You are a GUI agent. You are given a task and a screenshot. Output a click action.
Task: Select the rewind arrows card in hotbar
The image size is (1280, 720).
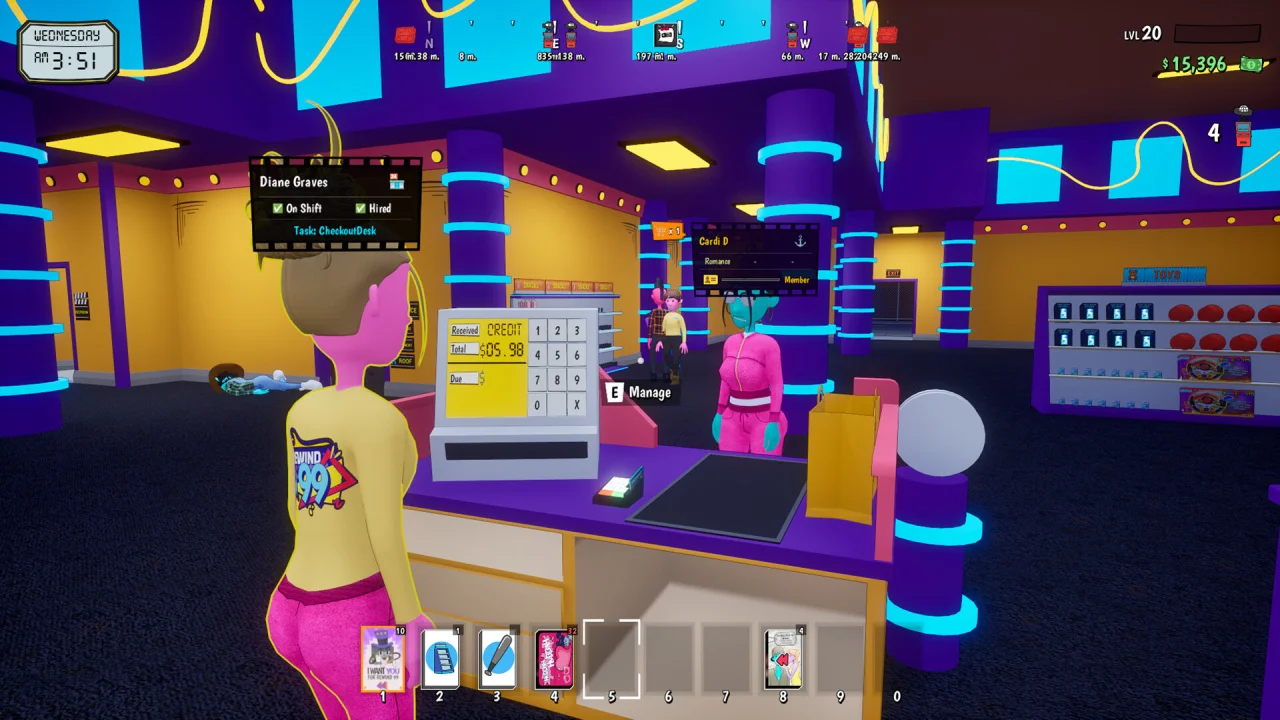783,659
